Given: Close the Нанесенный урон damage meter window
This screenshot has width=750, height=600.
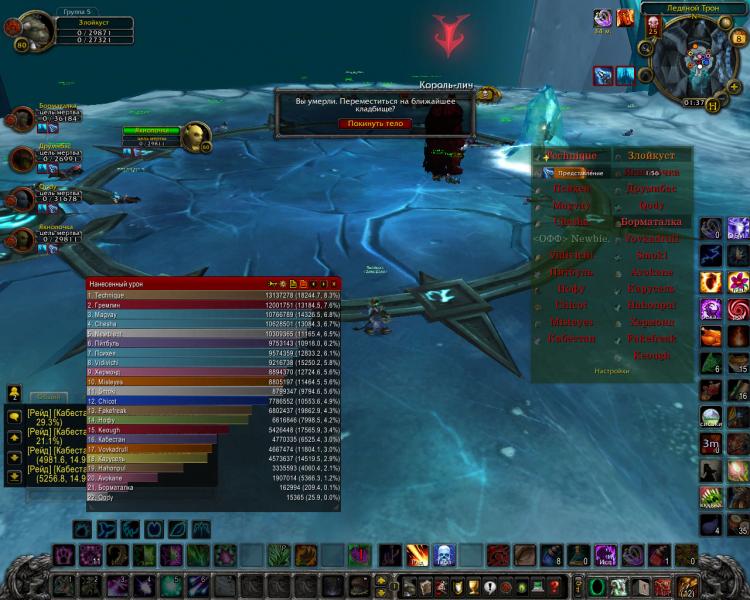Looking at the screenshot, I should pyautogui.click(x=334, y=284).
